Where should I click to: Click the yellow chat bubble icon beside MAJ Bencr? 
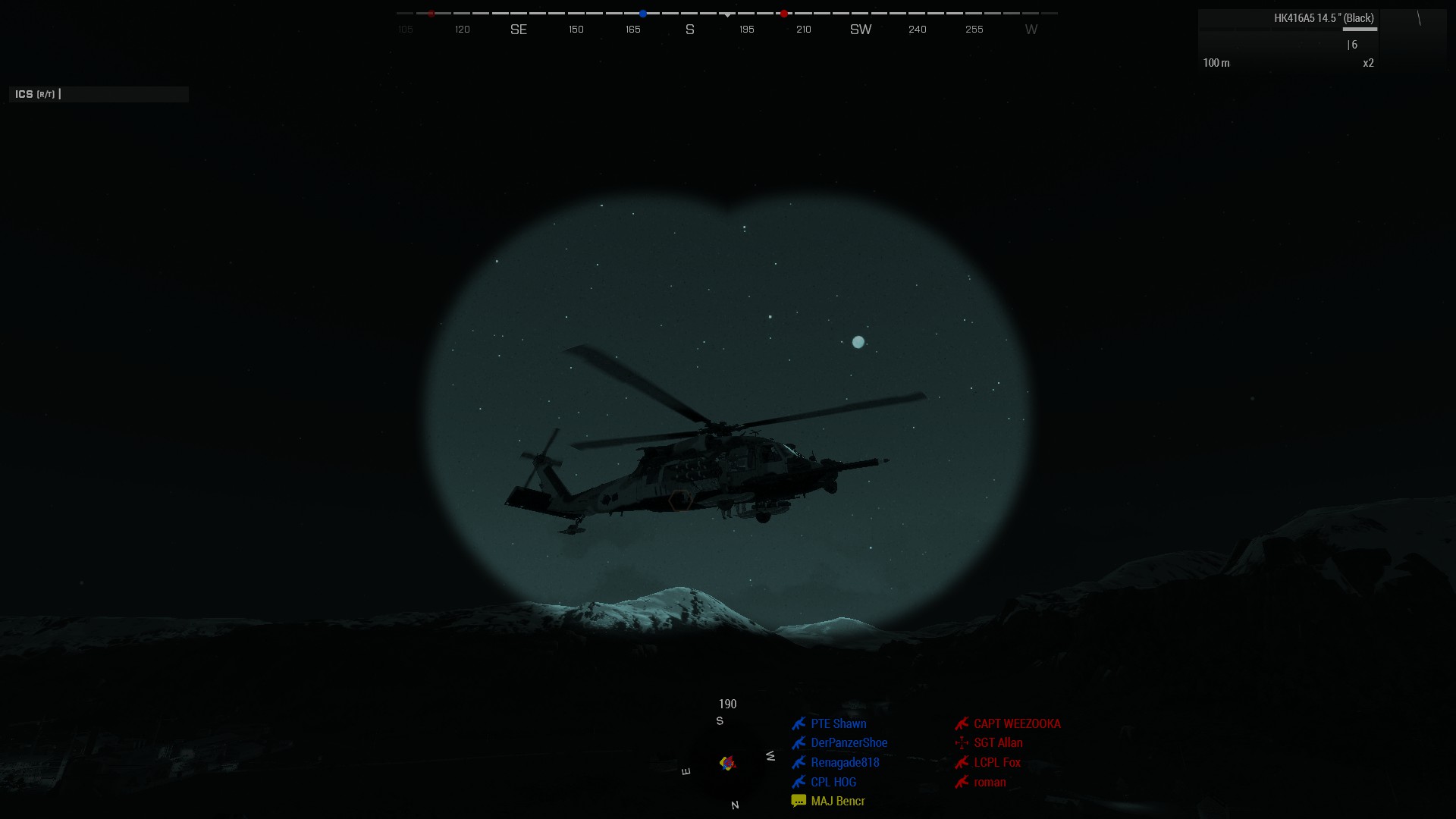click(799, 800)
